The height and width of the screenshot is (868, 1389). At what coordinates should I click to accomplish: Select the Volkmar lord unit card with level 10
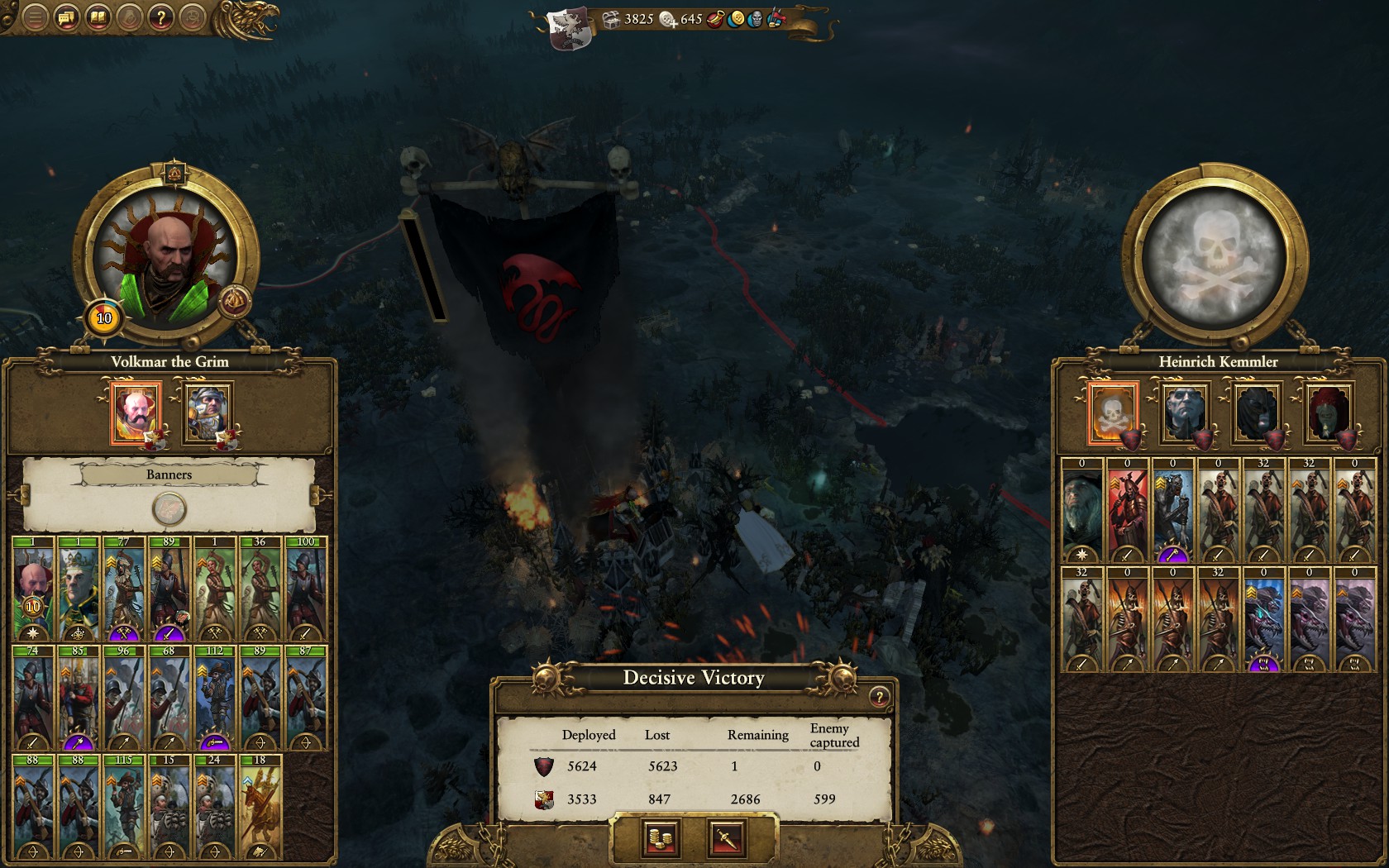33,590
